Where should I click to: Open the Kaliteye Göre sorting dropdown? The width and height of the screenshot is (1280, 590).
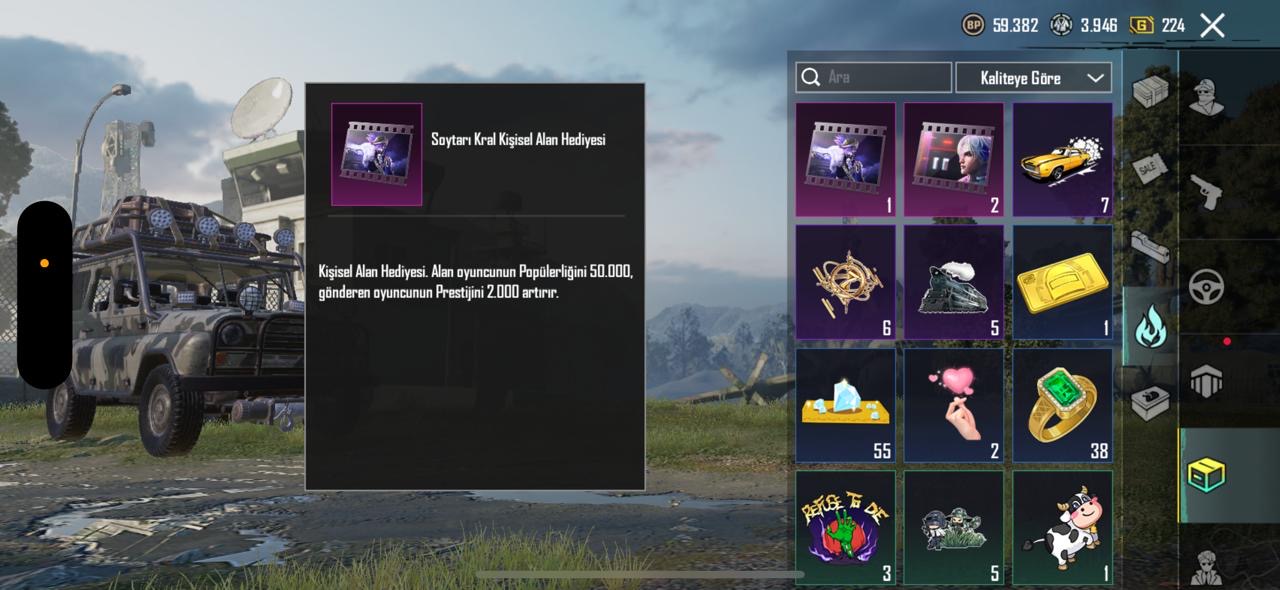click(x=1033, y=77)
